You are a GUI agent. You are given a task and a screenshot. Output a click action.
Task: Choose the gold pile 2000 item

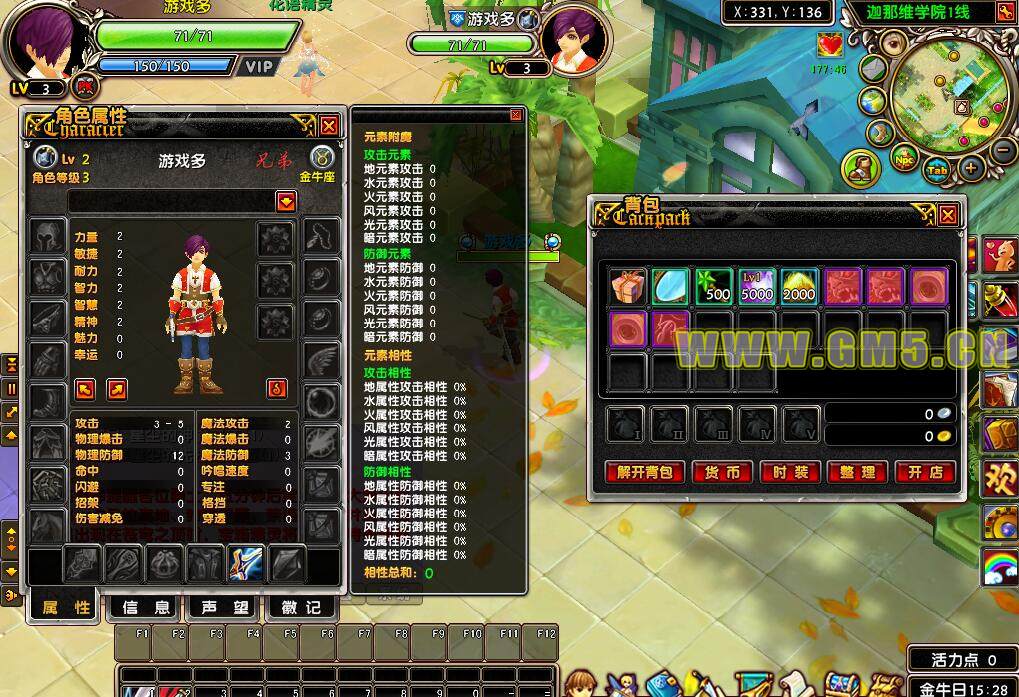pos(800,287)
